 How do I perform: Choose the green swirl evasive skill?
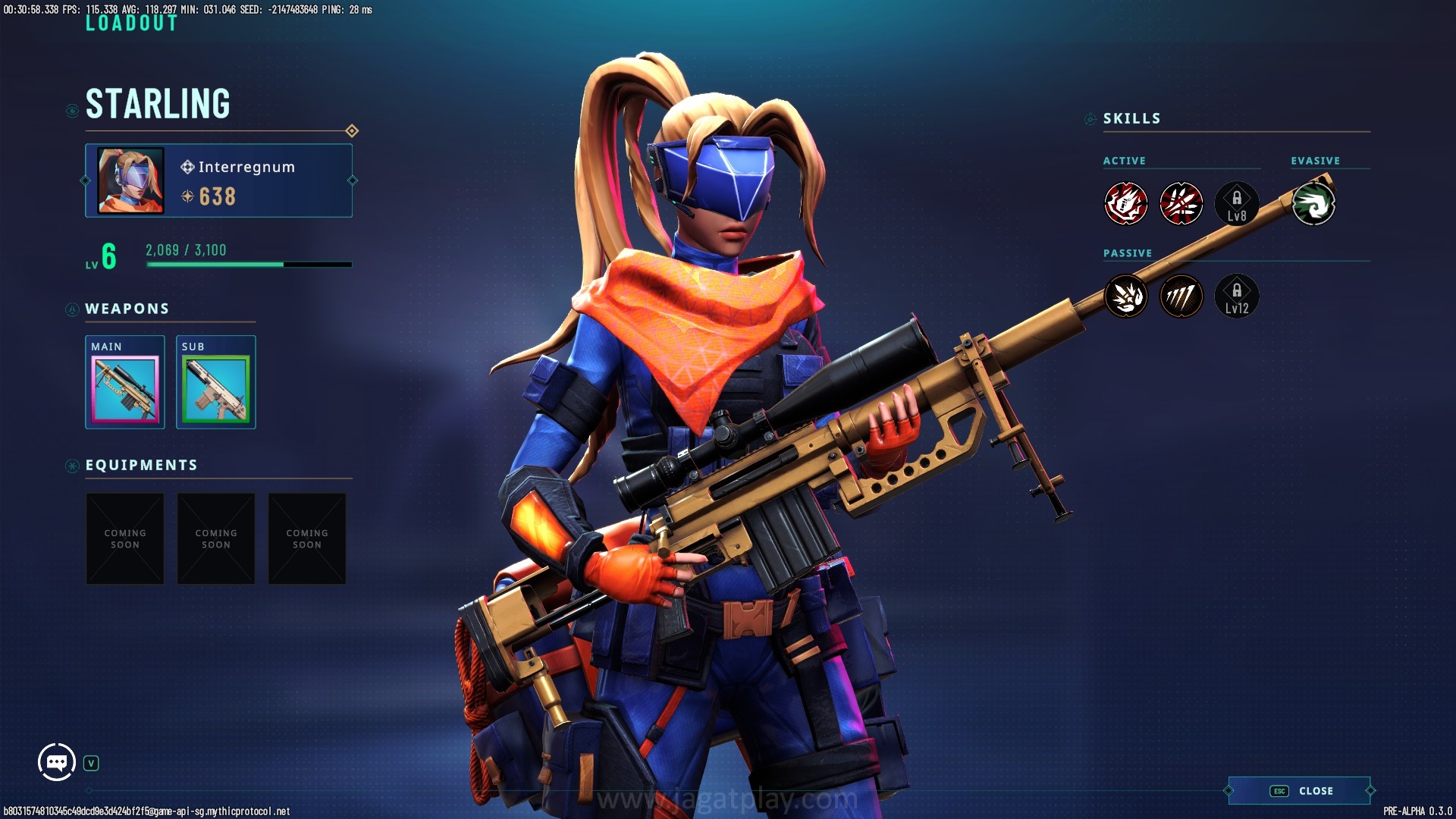pos(1313,204)
